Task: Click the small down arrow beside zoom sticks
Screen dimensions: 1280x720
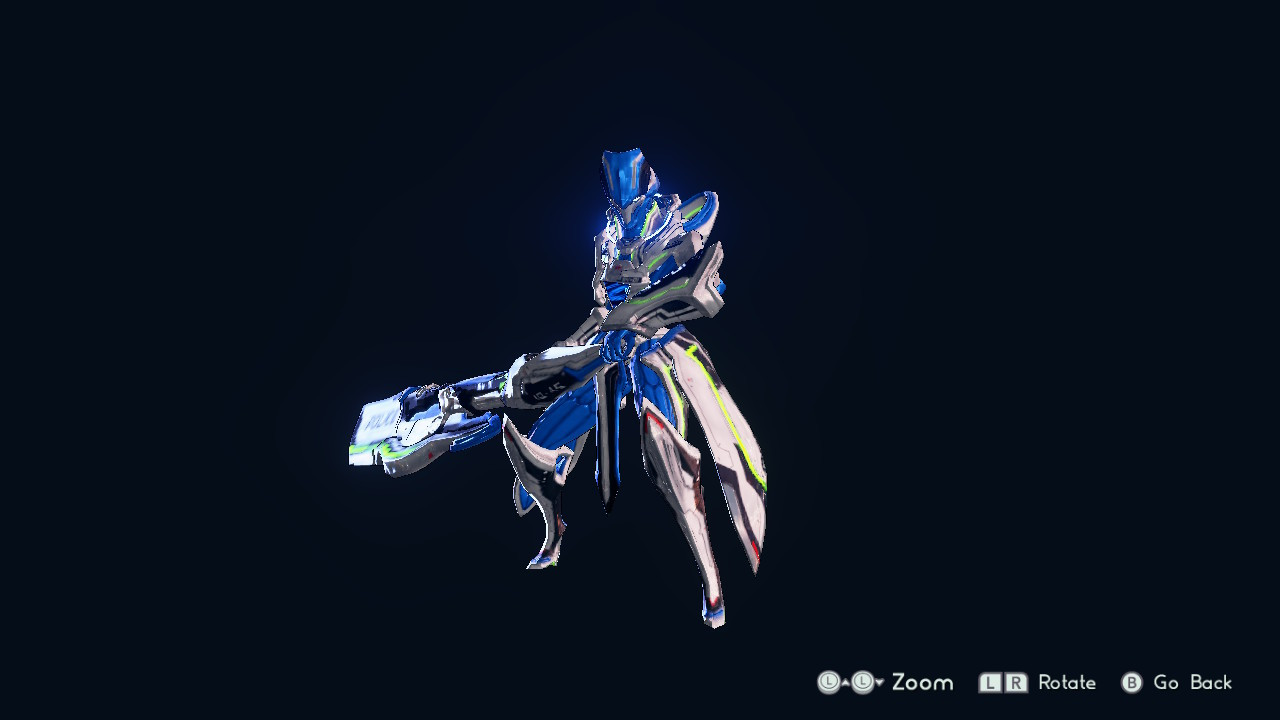Action: 877,682
